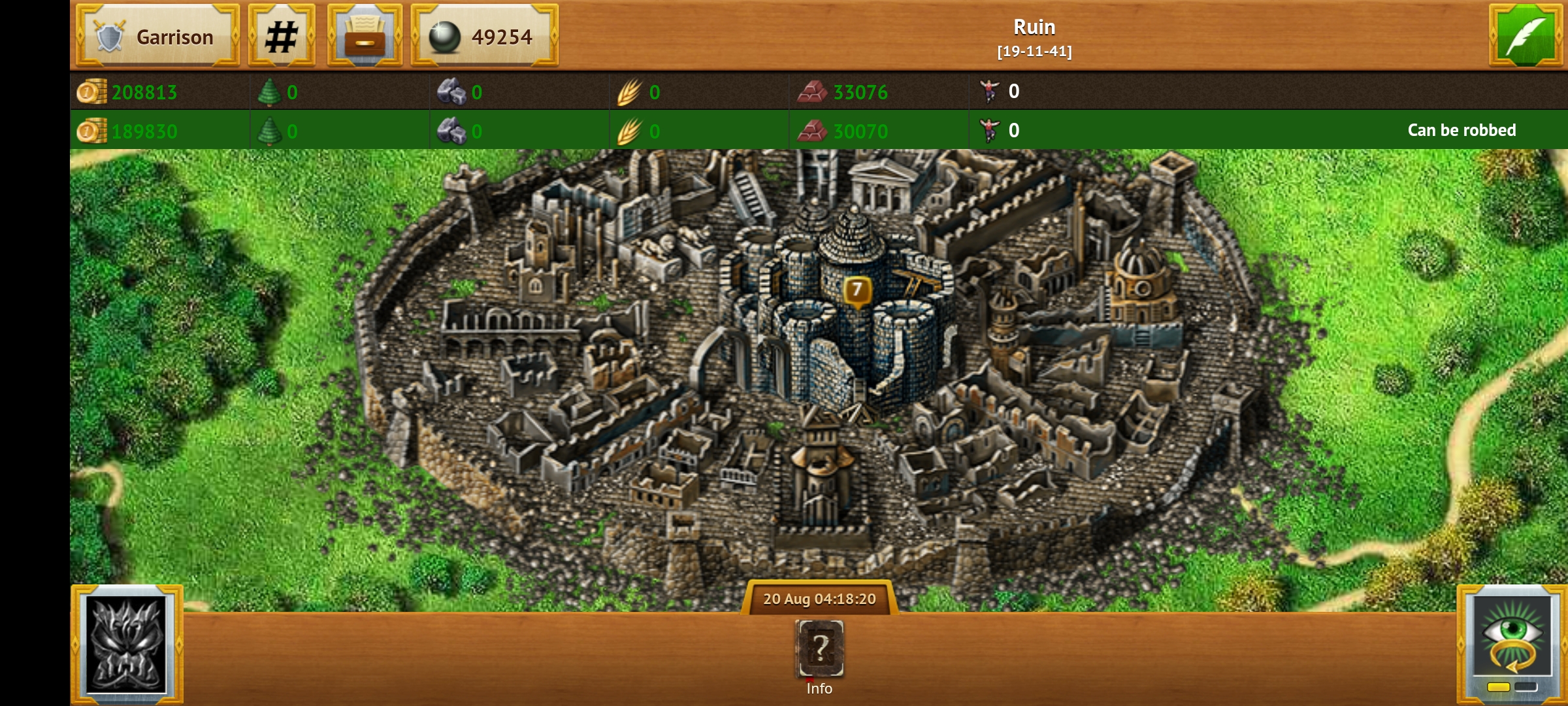Select the monster mask portrait button
Image resolution: width=1568 pixels, height=706 pixels.
[x=127, y=645]
